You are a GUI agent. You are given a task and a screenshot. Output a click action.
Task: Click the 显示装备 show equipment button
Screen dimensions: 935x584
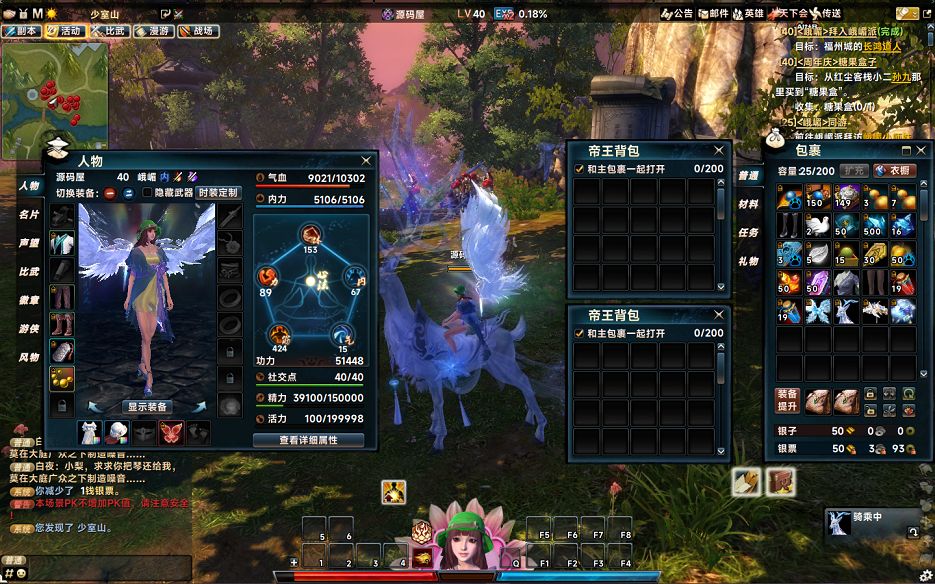(x=147, y=407)
